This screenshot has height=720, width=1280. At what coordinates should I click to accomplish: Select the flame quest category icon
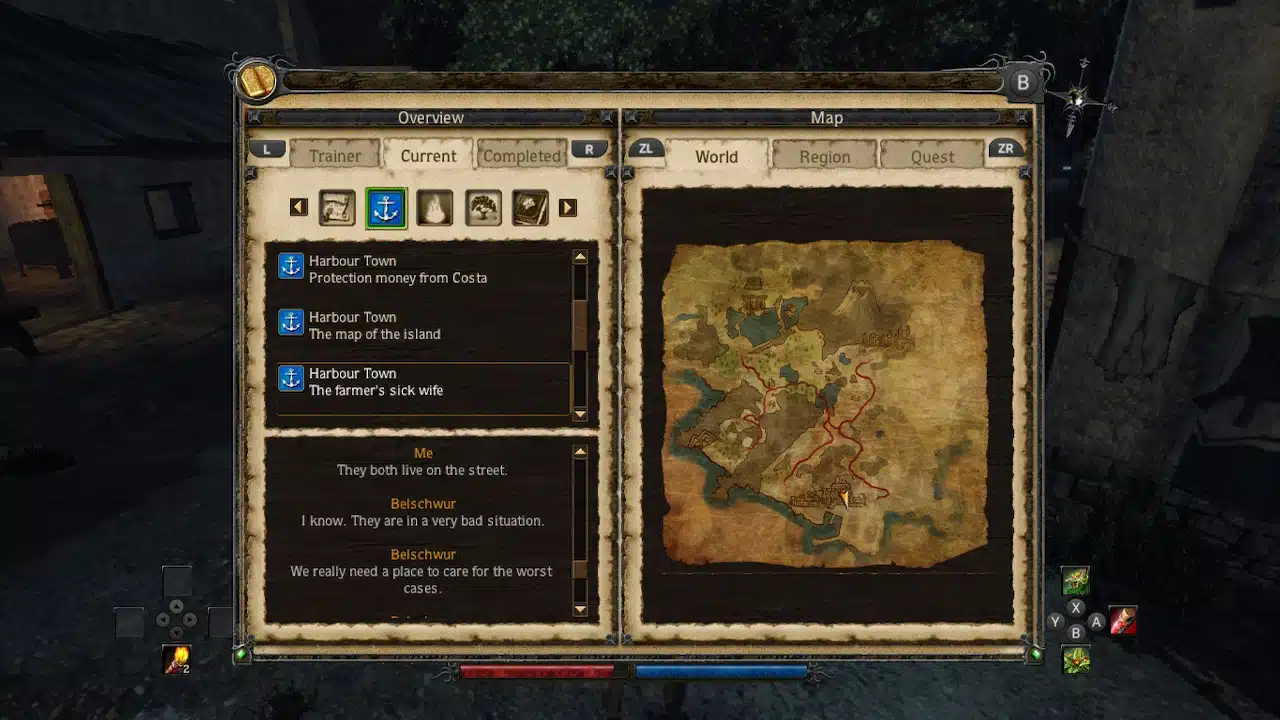434,208
